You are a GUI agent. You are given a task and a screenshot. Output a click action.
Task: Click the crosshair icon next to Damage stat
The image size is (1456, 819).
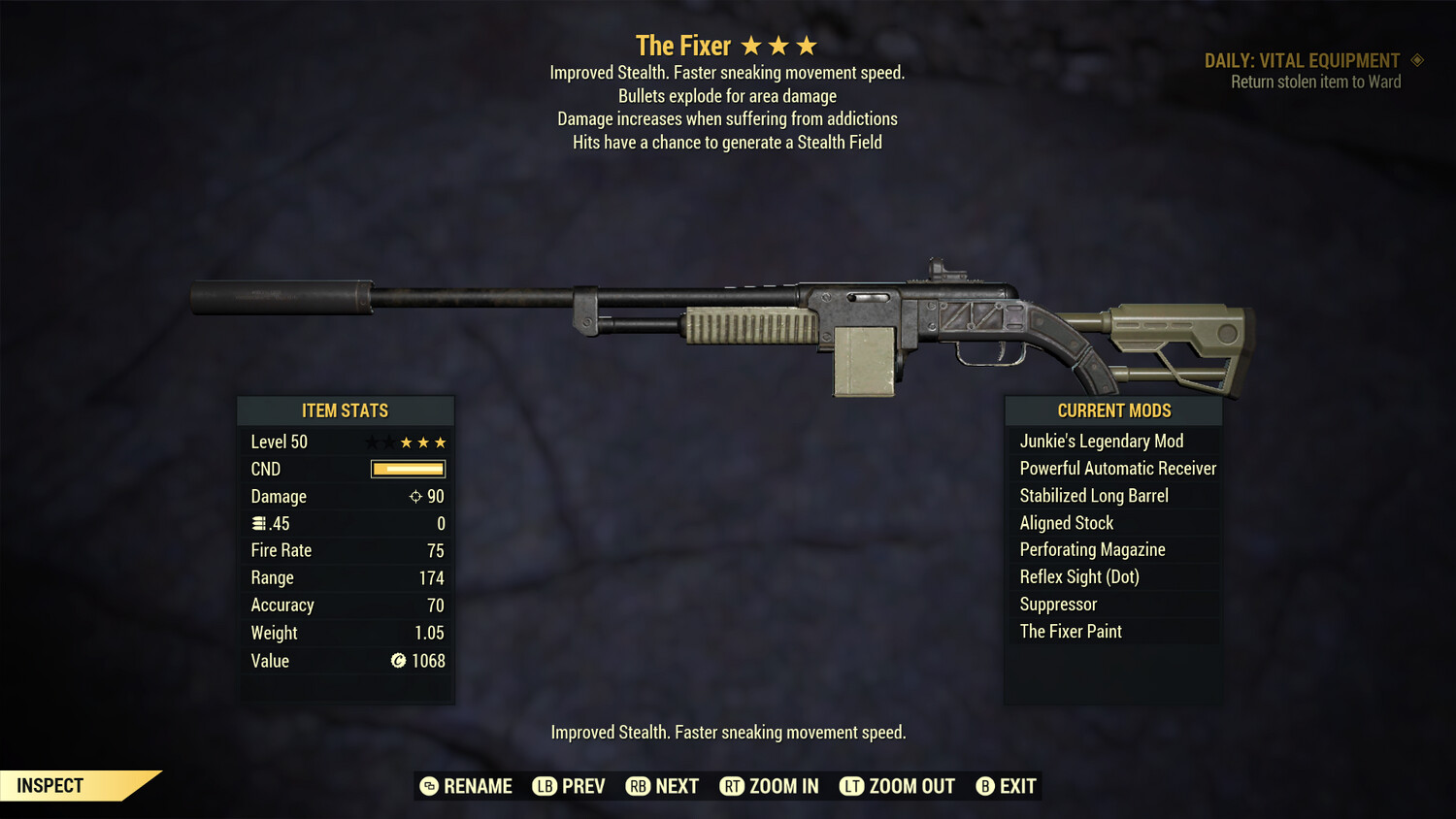tap(414, 496)
